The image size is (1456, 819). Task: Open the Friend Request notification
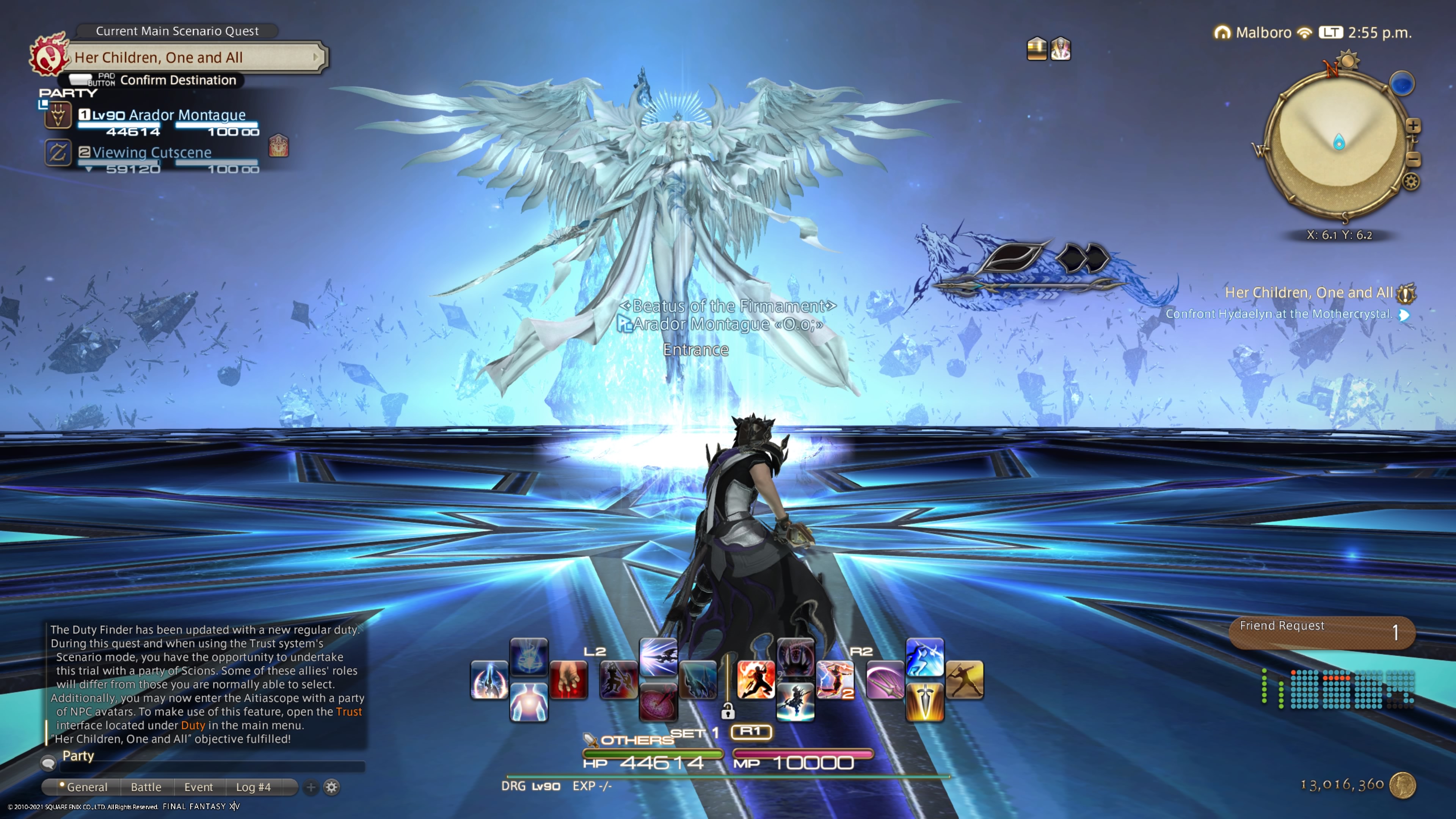(1321, 632)
